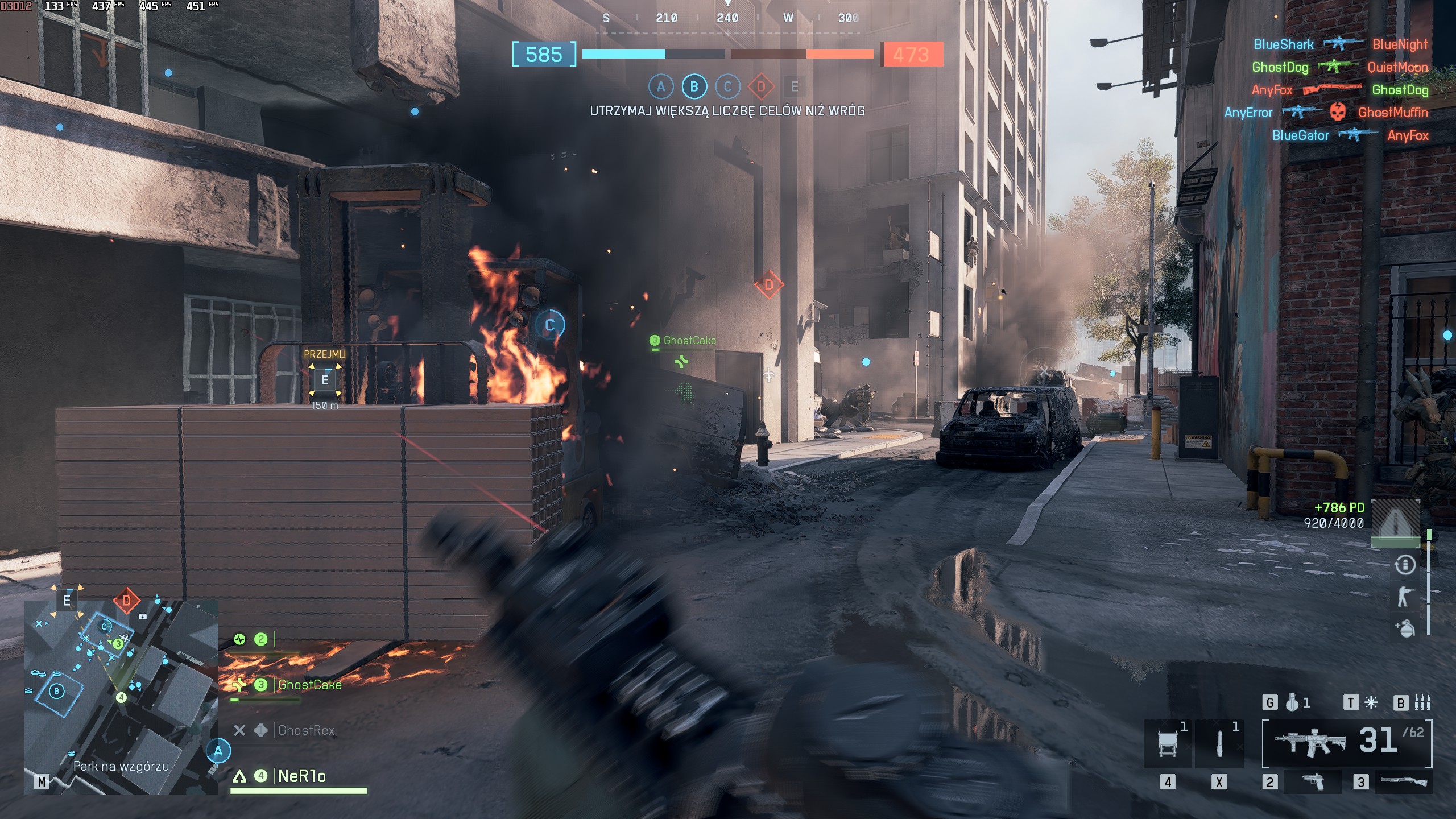The image size is (1456, 819).
Task: Click the PRZEJMIJ objective E waypoint marker
Action: [x=325, y=380]
